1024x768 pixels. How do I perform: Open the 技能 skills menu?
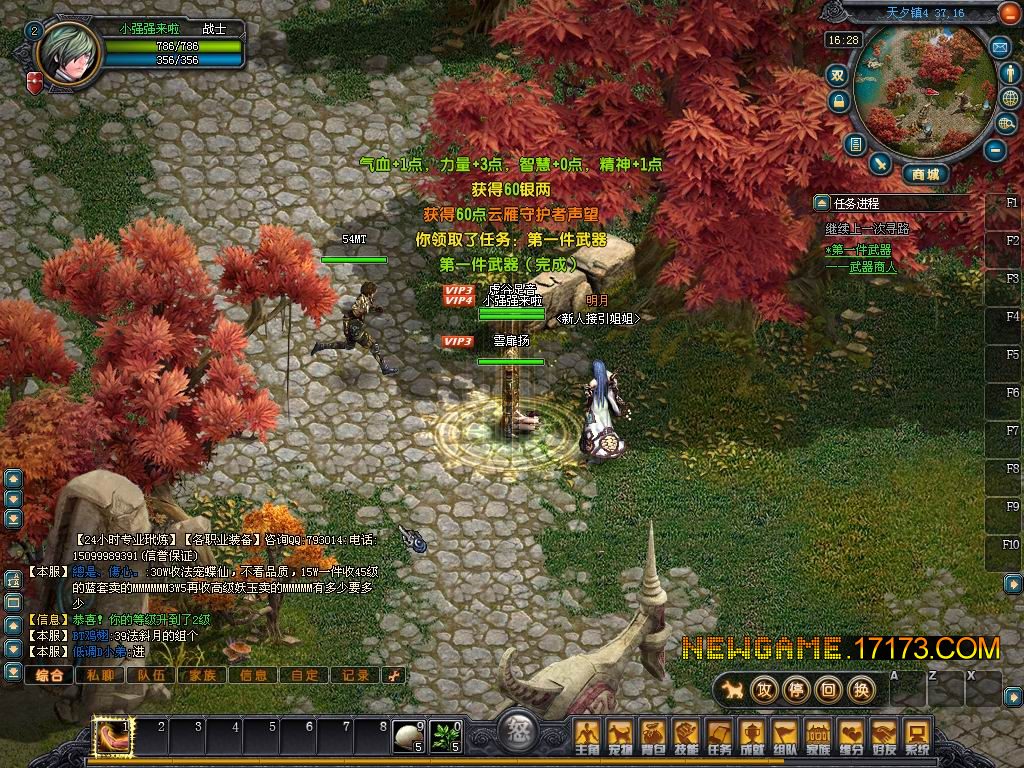pos(686,736)
